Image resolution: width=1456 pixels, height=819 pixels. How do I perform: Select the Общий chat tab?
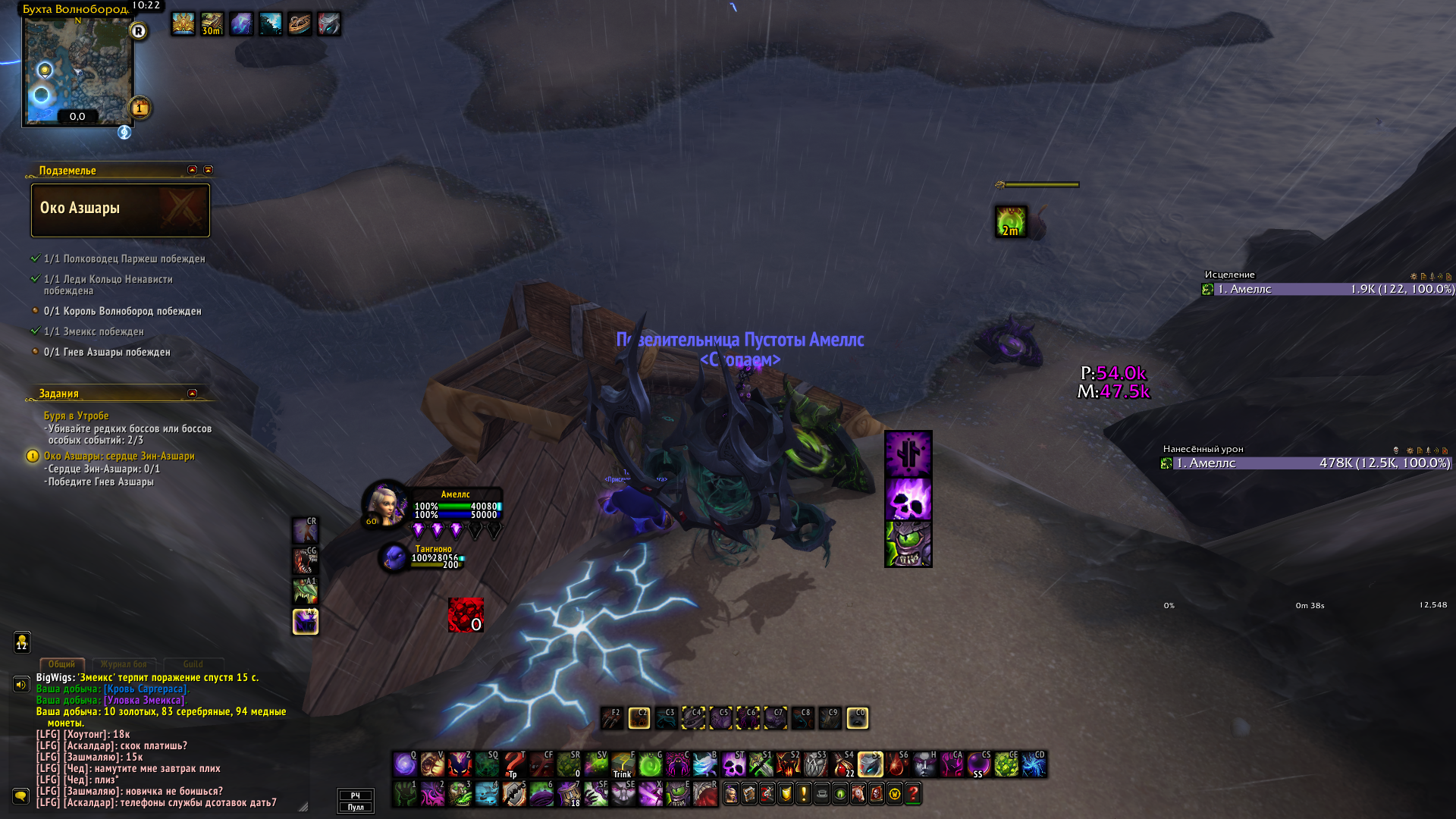(61, 664)
